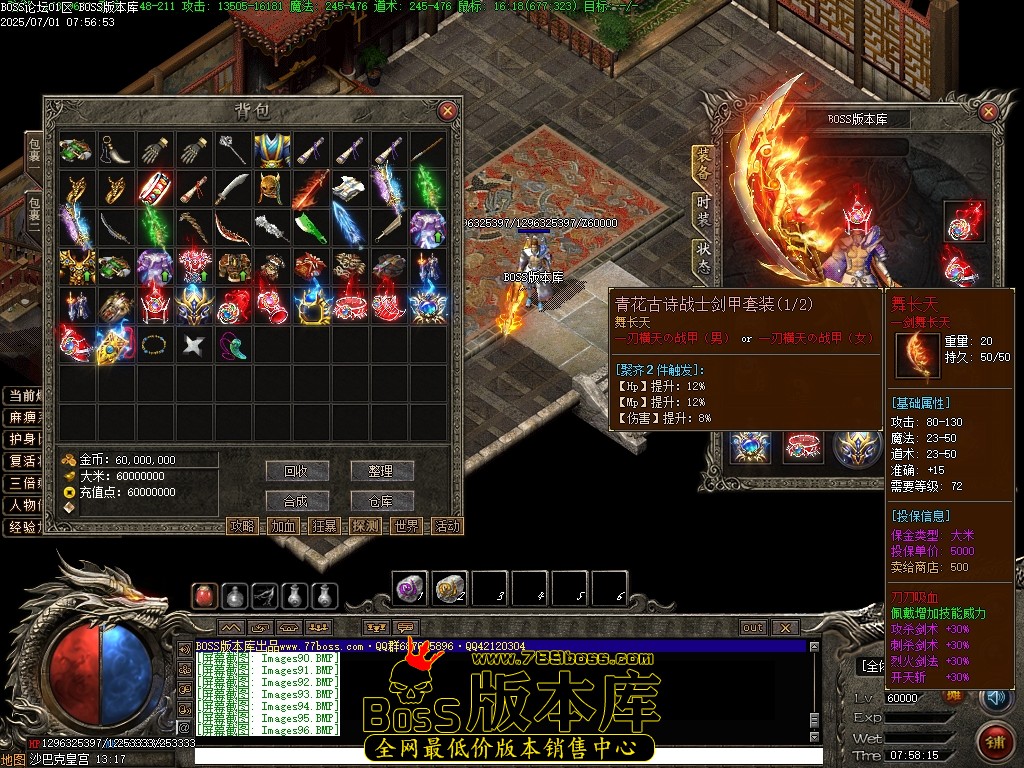Switch to the 世界 tab
This screenshot has width=1024, height=768.
coord(407,526)
